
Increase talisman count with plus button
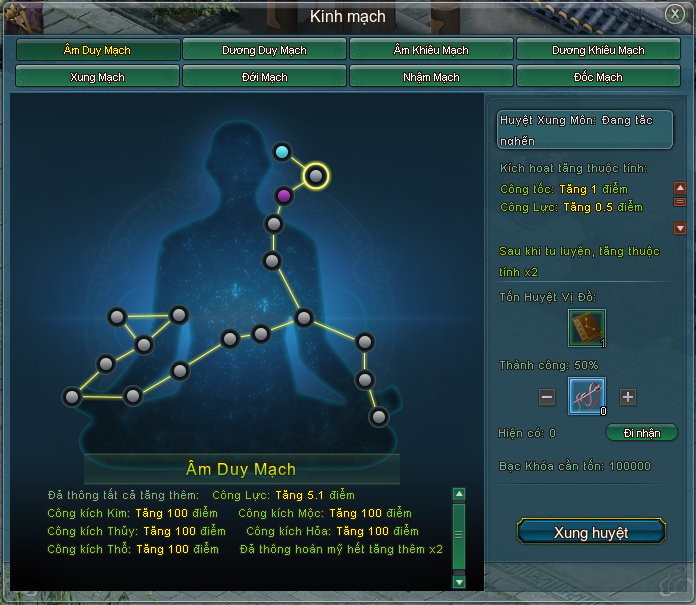click(x=628, y=397)
